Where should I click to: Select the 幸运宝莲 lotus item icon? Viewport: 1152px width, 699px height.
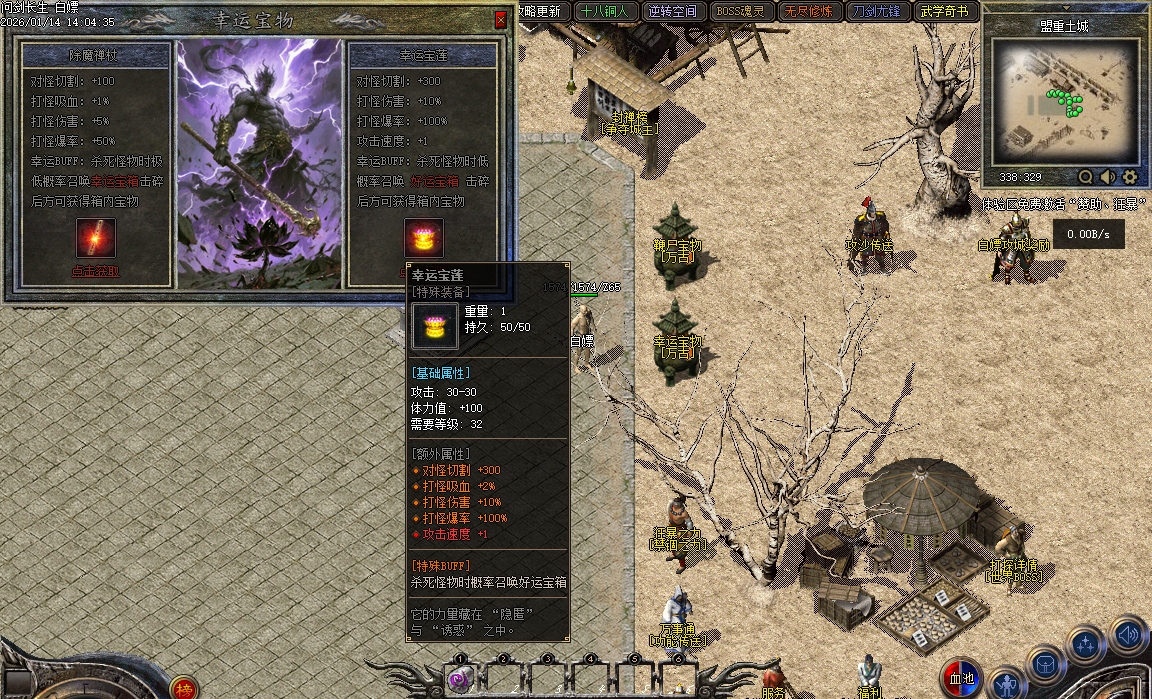click(423, 238)
